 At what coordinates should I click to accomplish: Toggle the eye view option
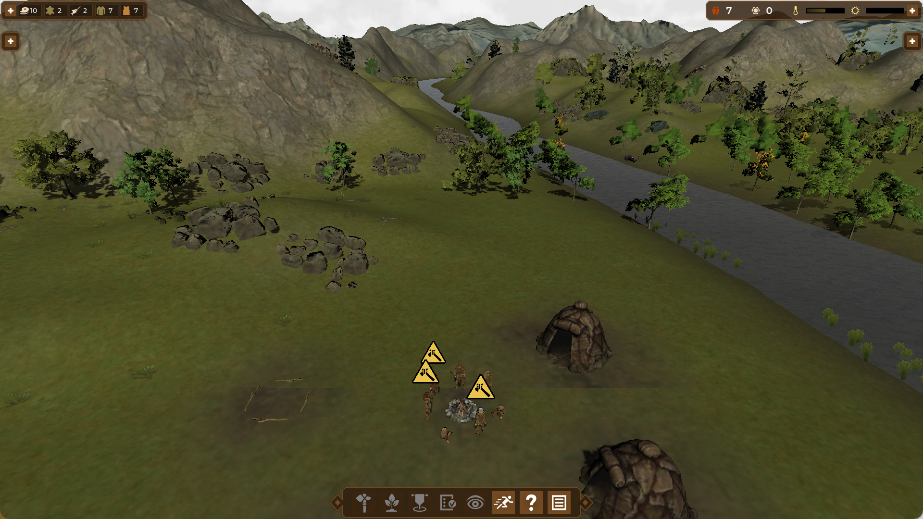coord(475,503)
